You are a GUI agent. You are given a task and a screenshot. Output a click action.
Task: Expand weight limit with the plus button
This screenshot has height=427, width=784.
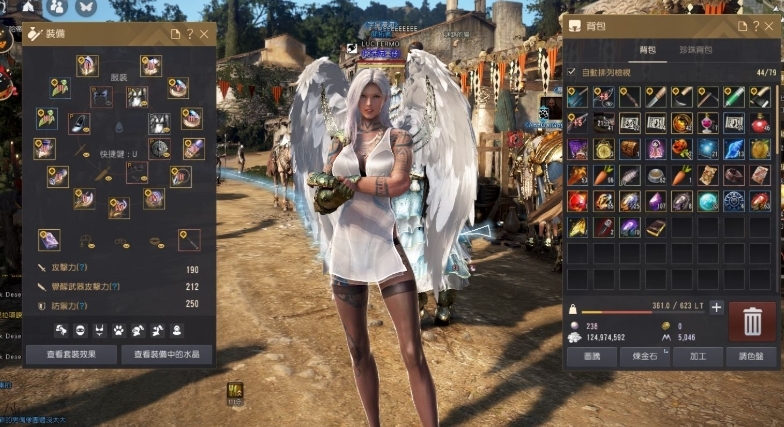click(x=716, y=308)
